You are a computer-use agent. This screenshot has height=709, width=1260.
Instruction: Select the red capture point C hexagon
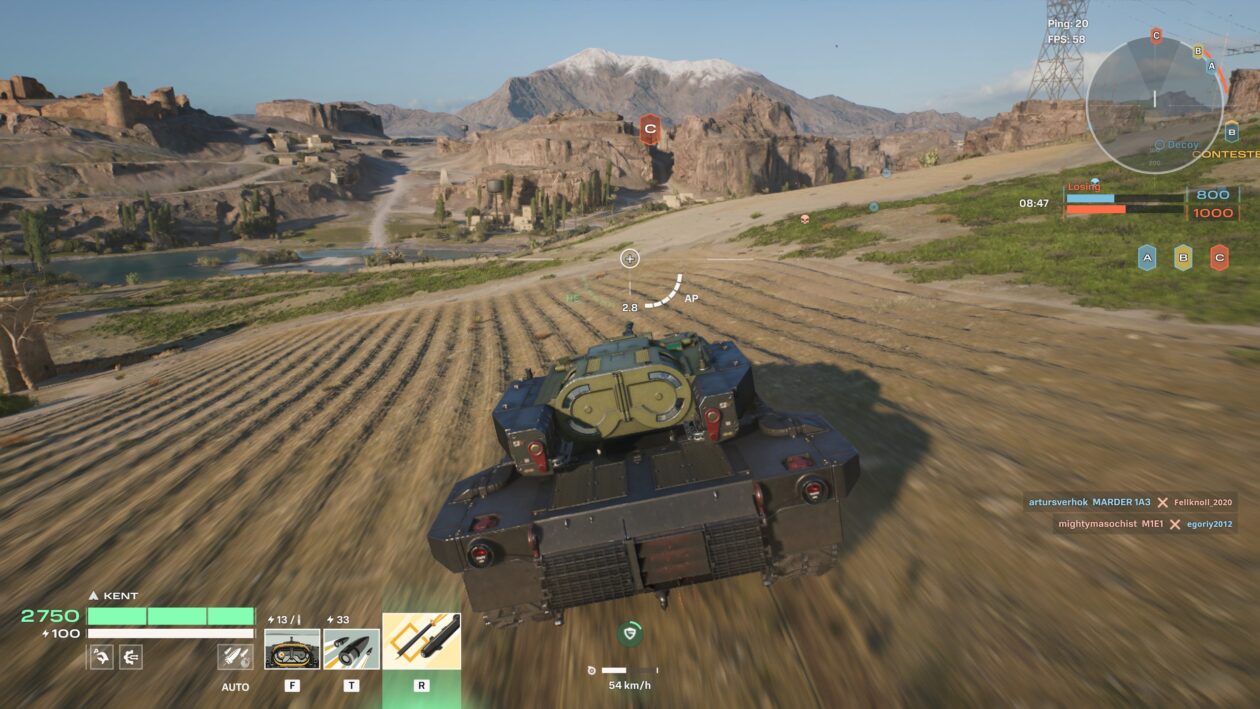pyautogui.click(x=1219, y=258)
